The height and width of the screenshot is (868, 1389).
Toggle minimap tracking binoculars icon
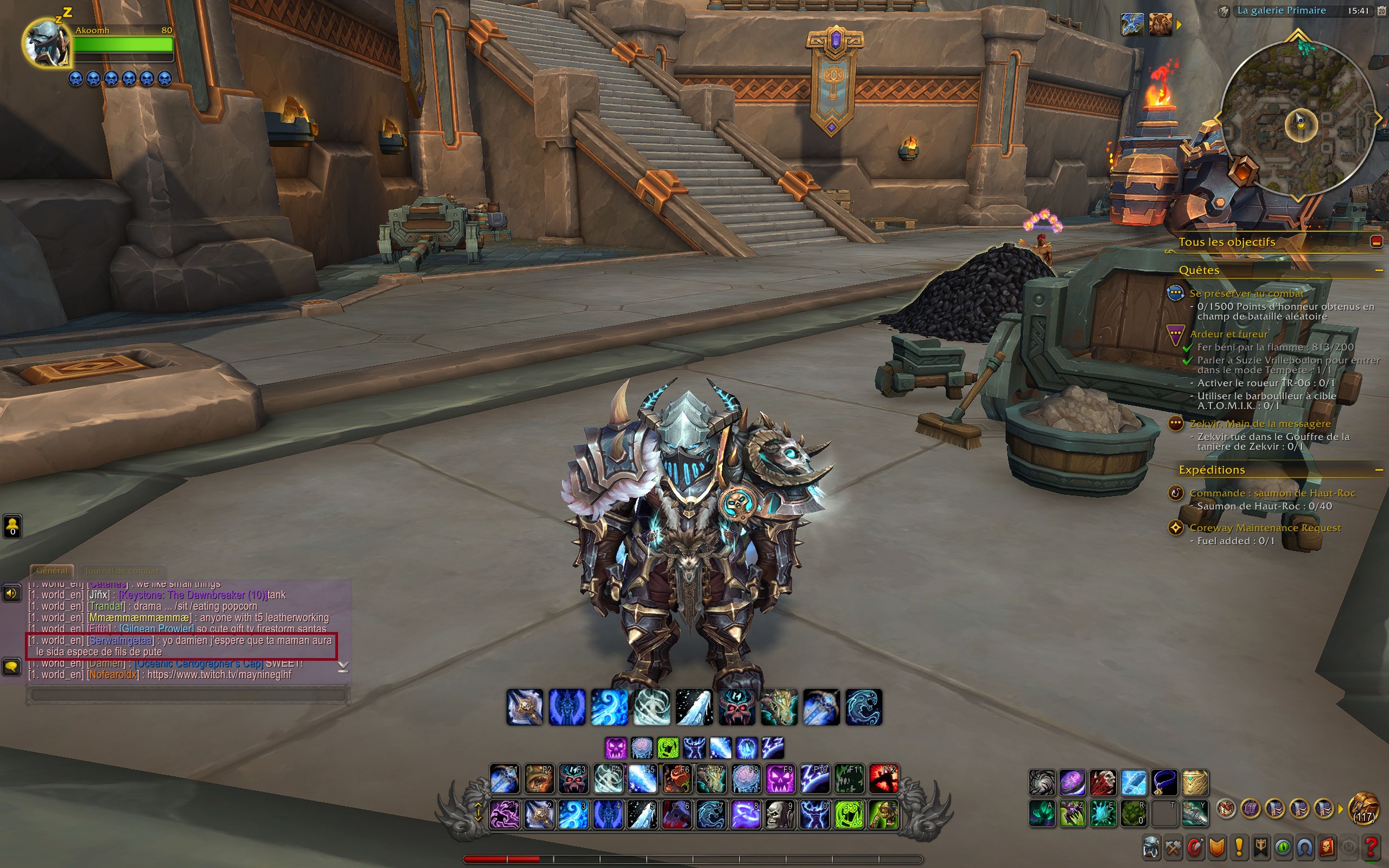coord(1223,11)
